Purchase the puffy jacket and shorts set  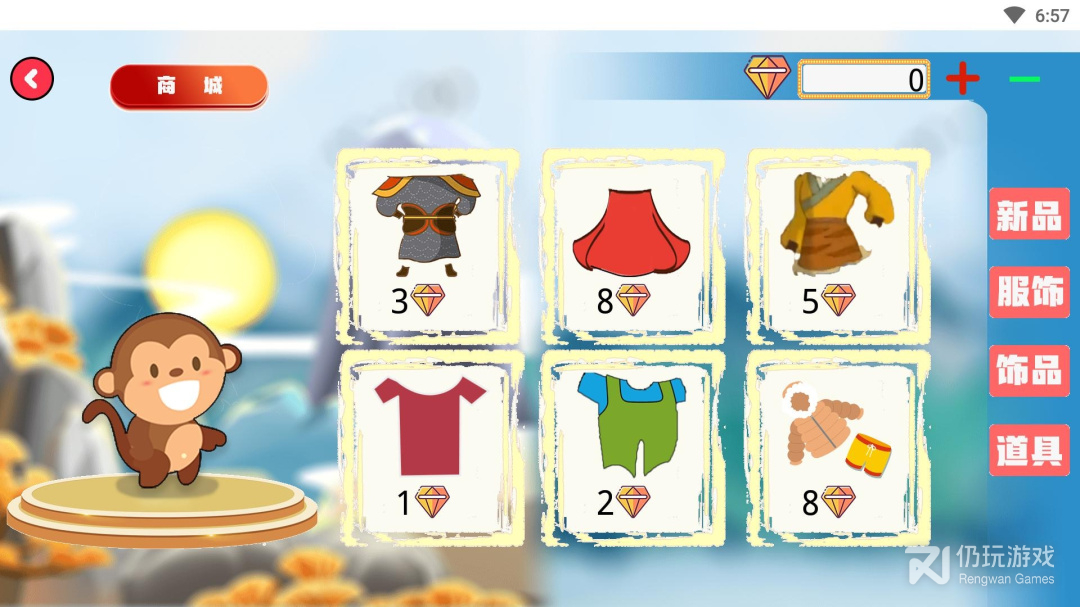837,447
